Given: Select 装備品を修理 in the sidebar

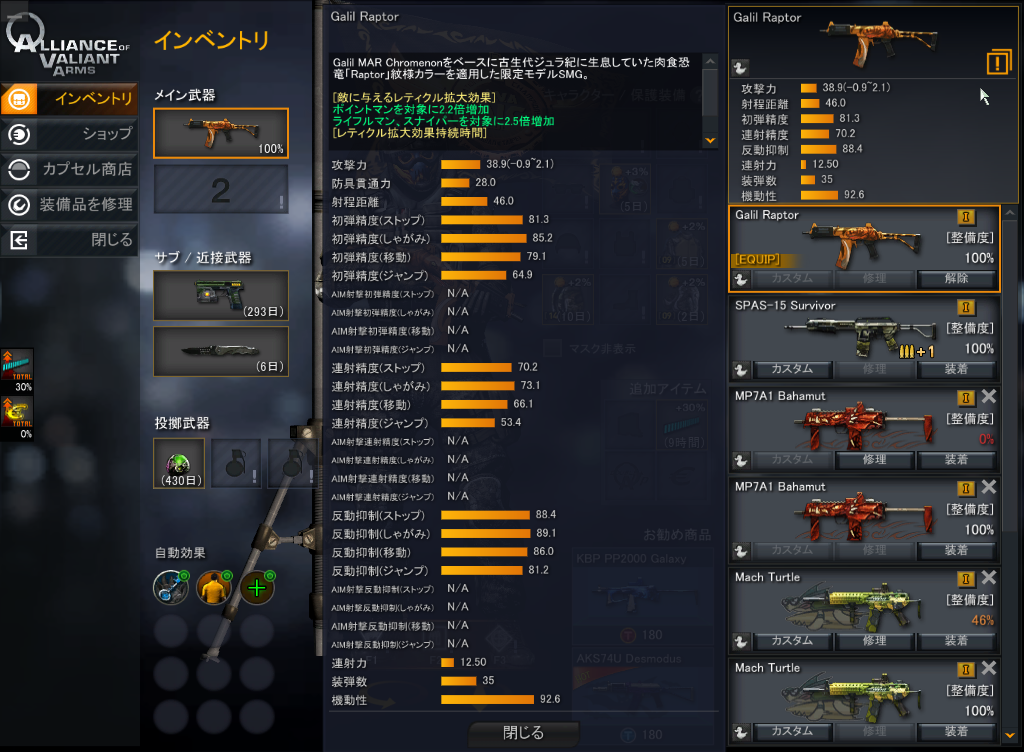Looking at the screenshot, I should [70, 205].
